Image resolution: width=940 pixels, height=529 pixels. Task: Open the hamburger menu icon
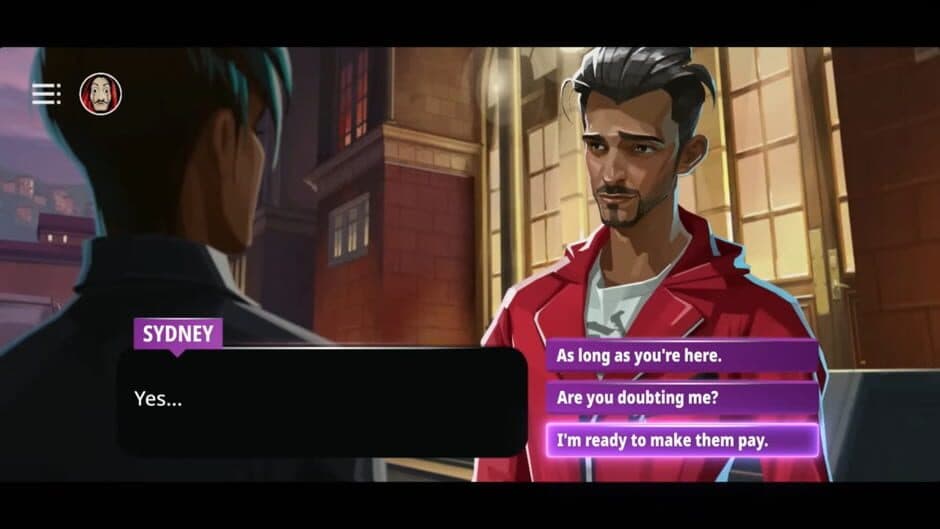click(x=46, y=94)
